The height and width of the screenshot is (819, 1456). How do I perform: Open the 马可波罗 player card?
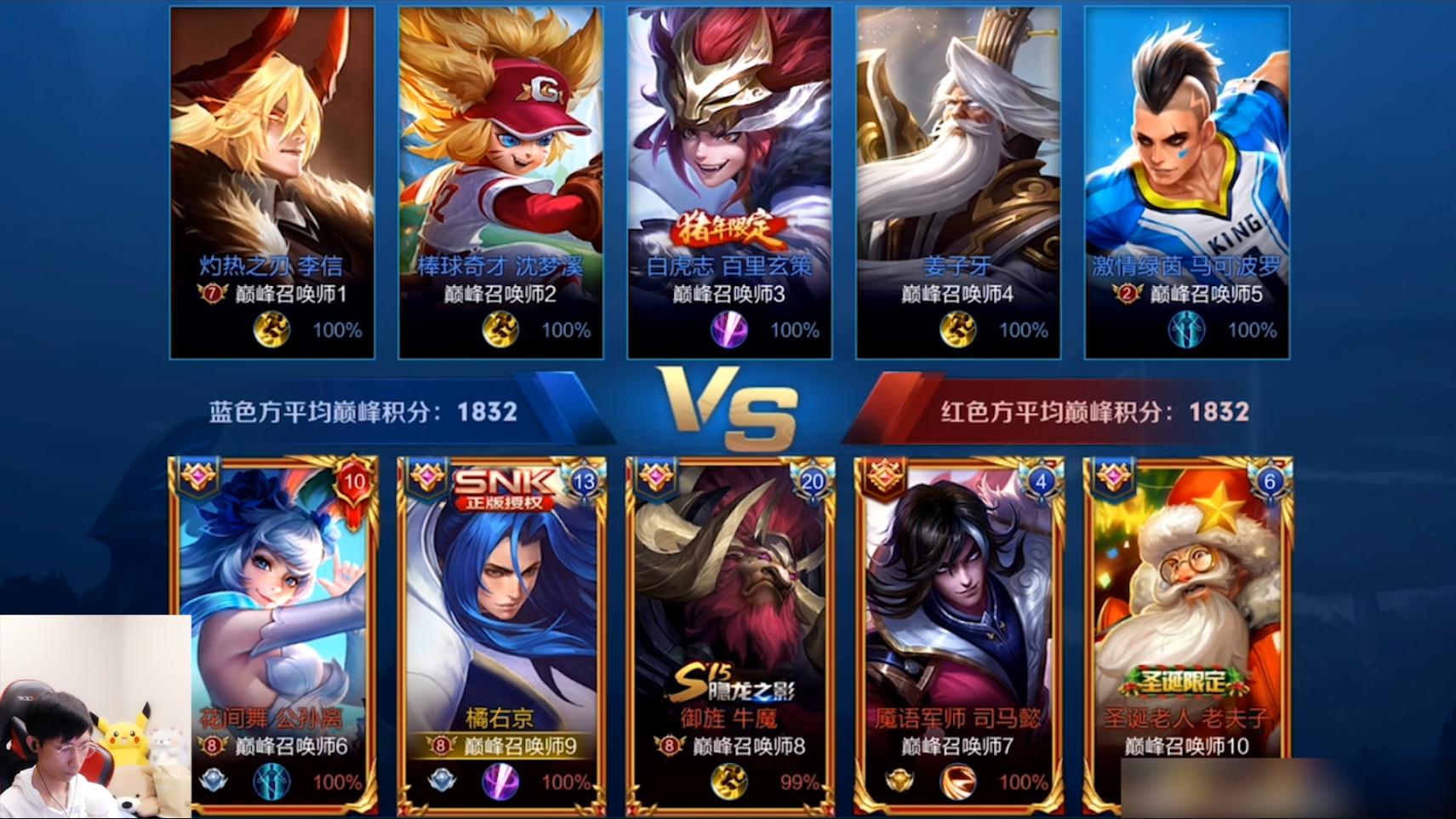point(1187,182)
